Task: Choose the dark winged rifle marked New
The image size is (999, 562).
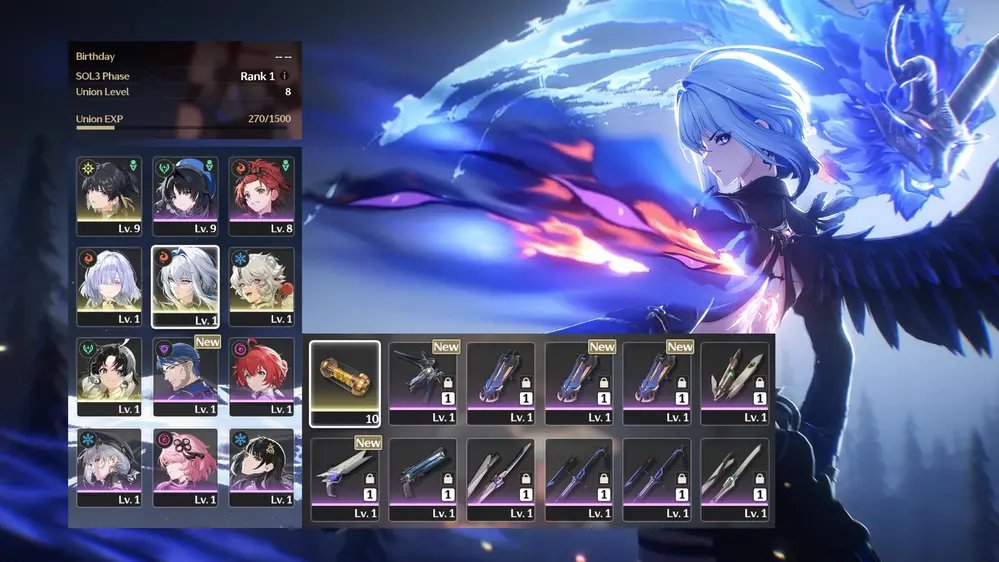Action: [x=423, y=384]
